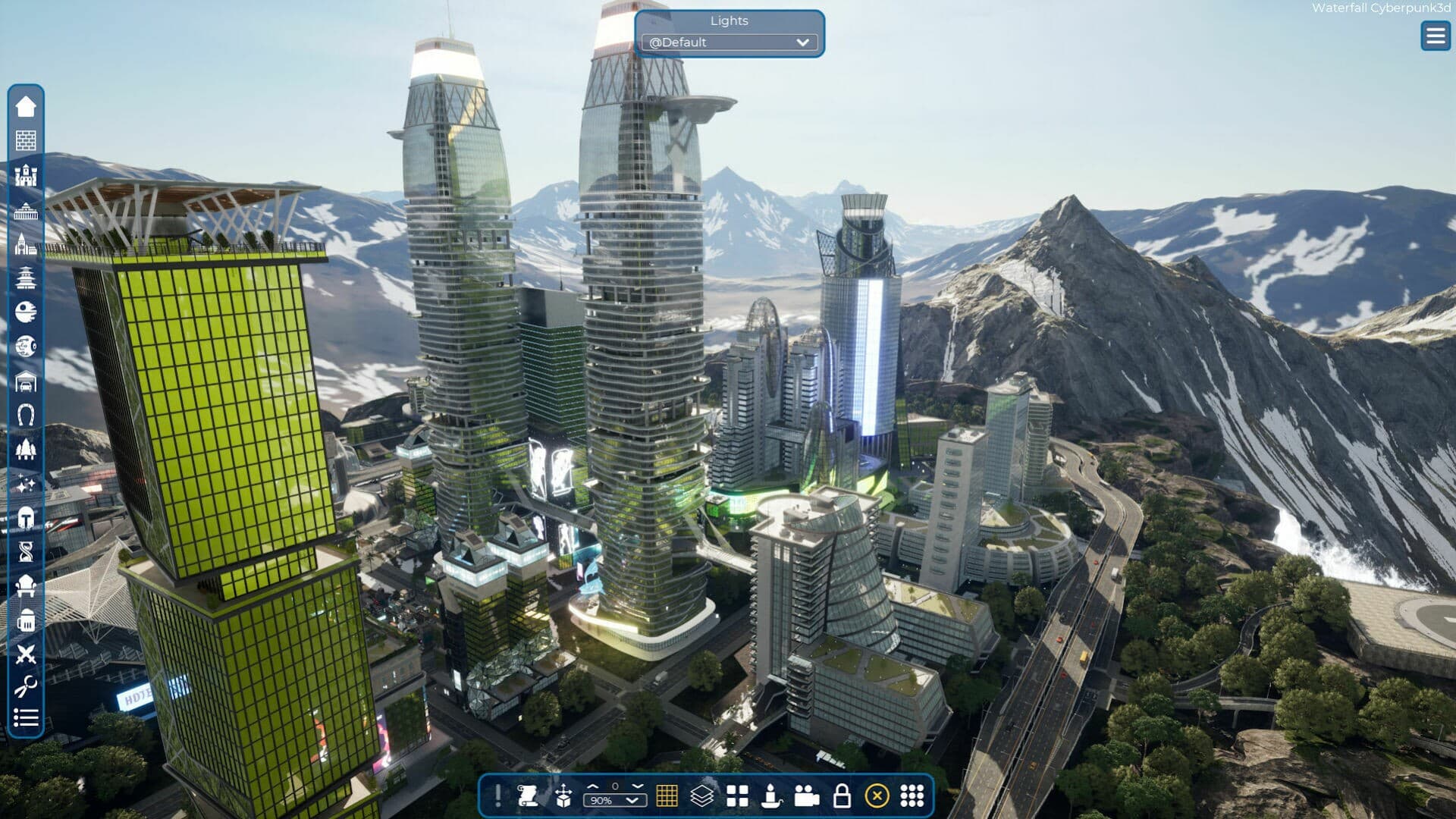Select the castle category icon
The image size is (1456, 819).
pos(26,175)
